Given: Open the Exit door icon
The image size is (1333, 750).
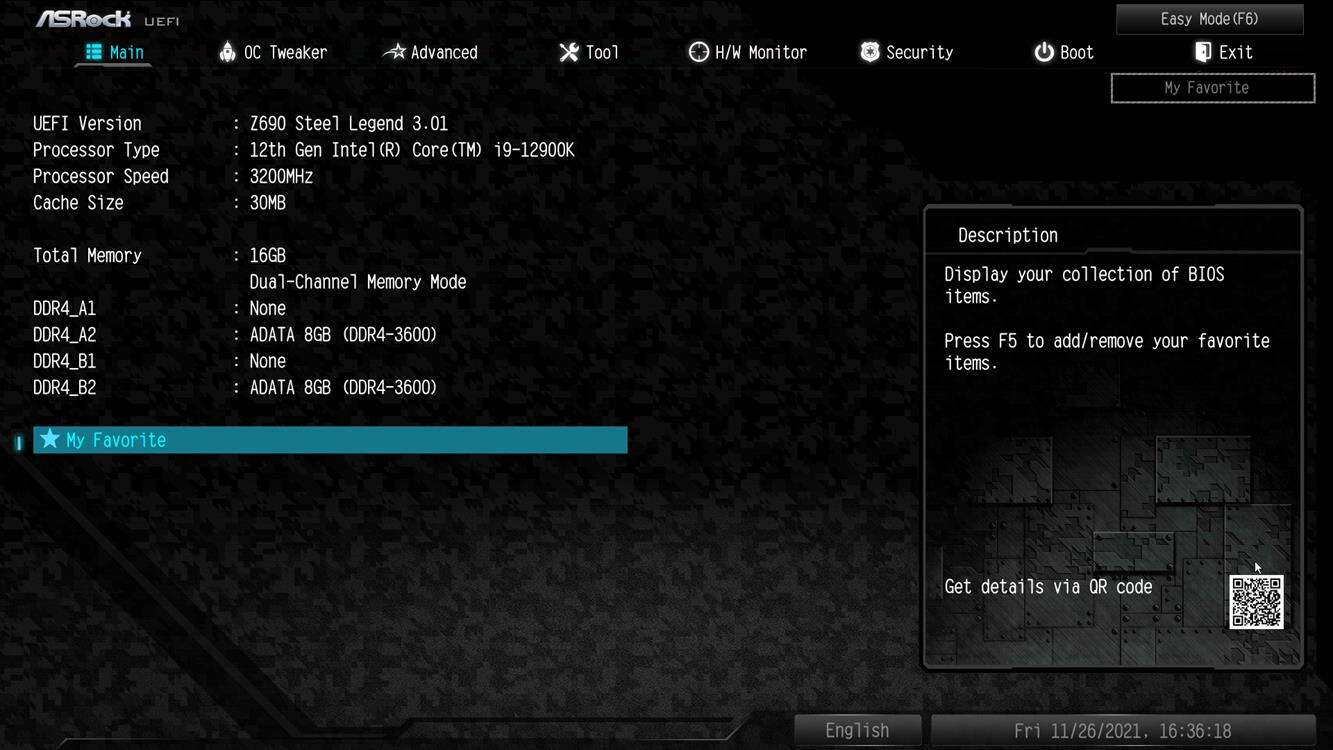Looking at the screenshot, I should coord(1200,51).
